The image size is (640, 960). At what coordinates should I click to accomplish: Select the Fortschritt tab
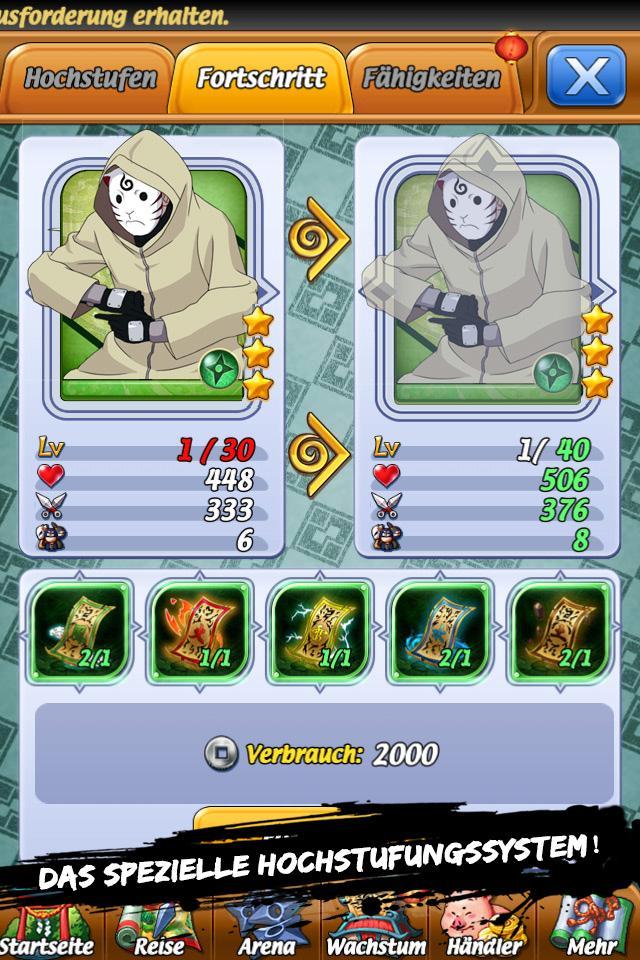(261, 78)
